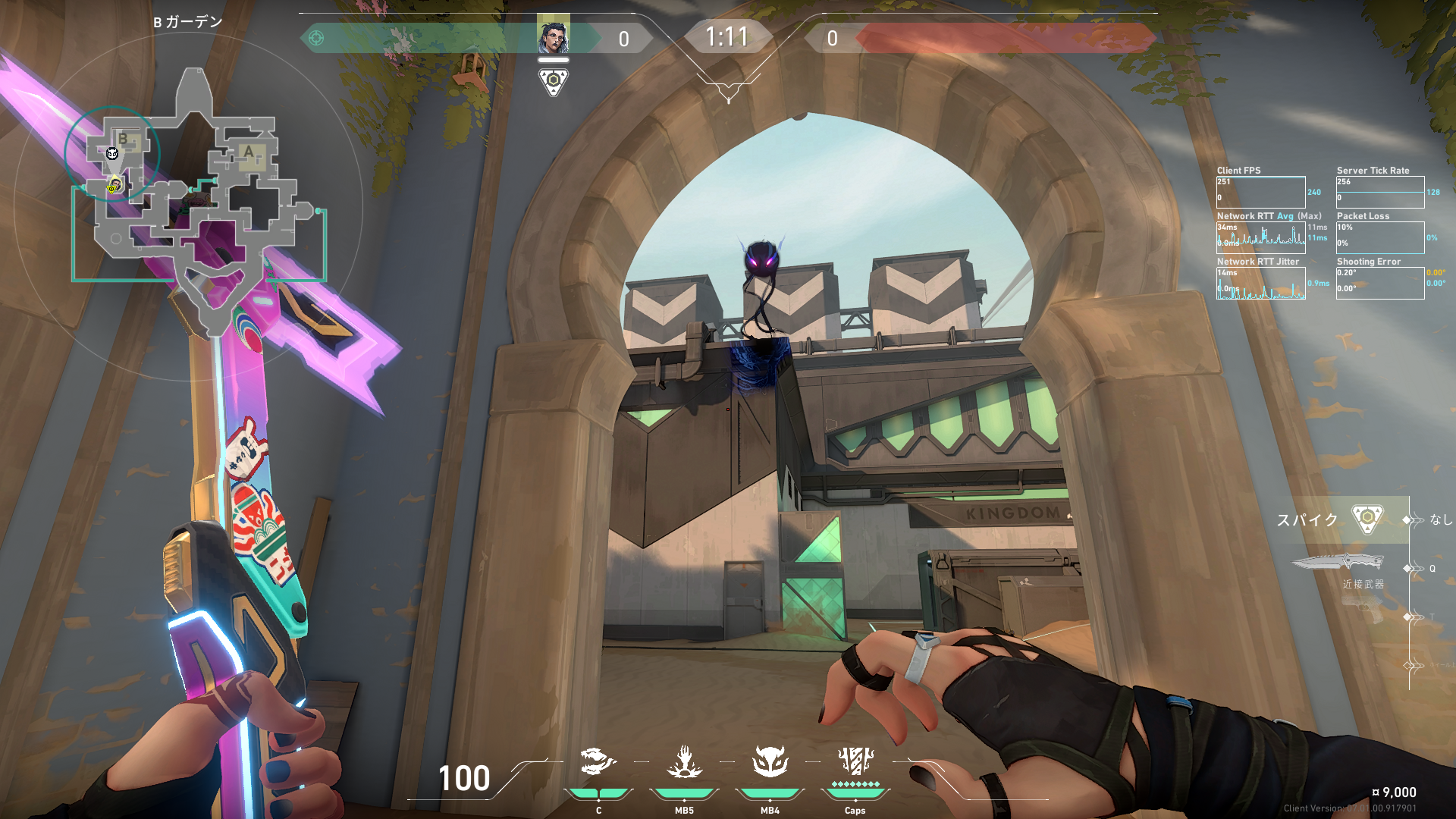Image resolution: width=1456 pixels, height=819 pixels.
Task: Click the B site marker on the minimap
Action: click(x=124, y=140)
